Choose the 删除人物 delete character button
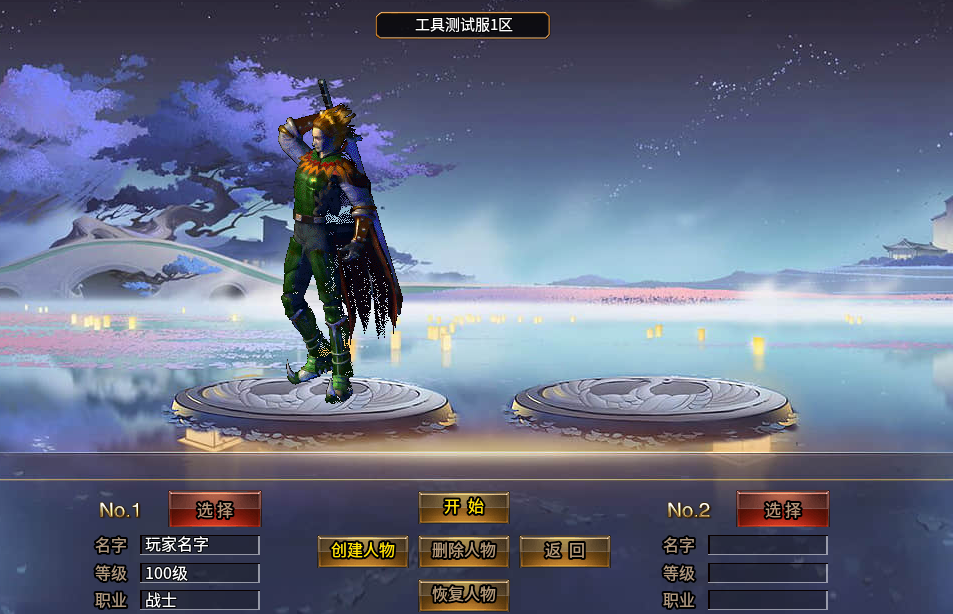 [463, 551]
